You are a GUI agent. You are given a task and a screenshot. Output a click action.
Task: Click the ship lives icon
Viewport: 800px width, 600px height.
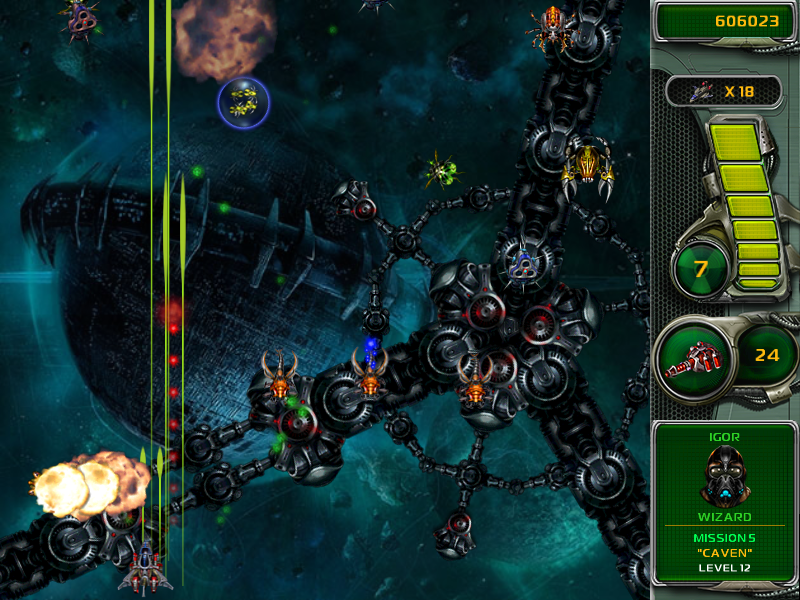pyautogui.click(x=701, y=92)
